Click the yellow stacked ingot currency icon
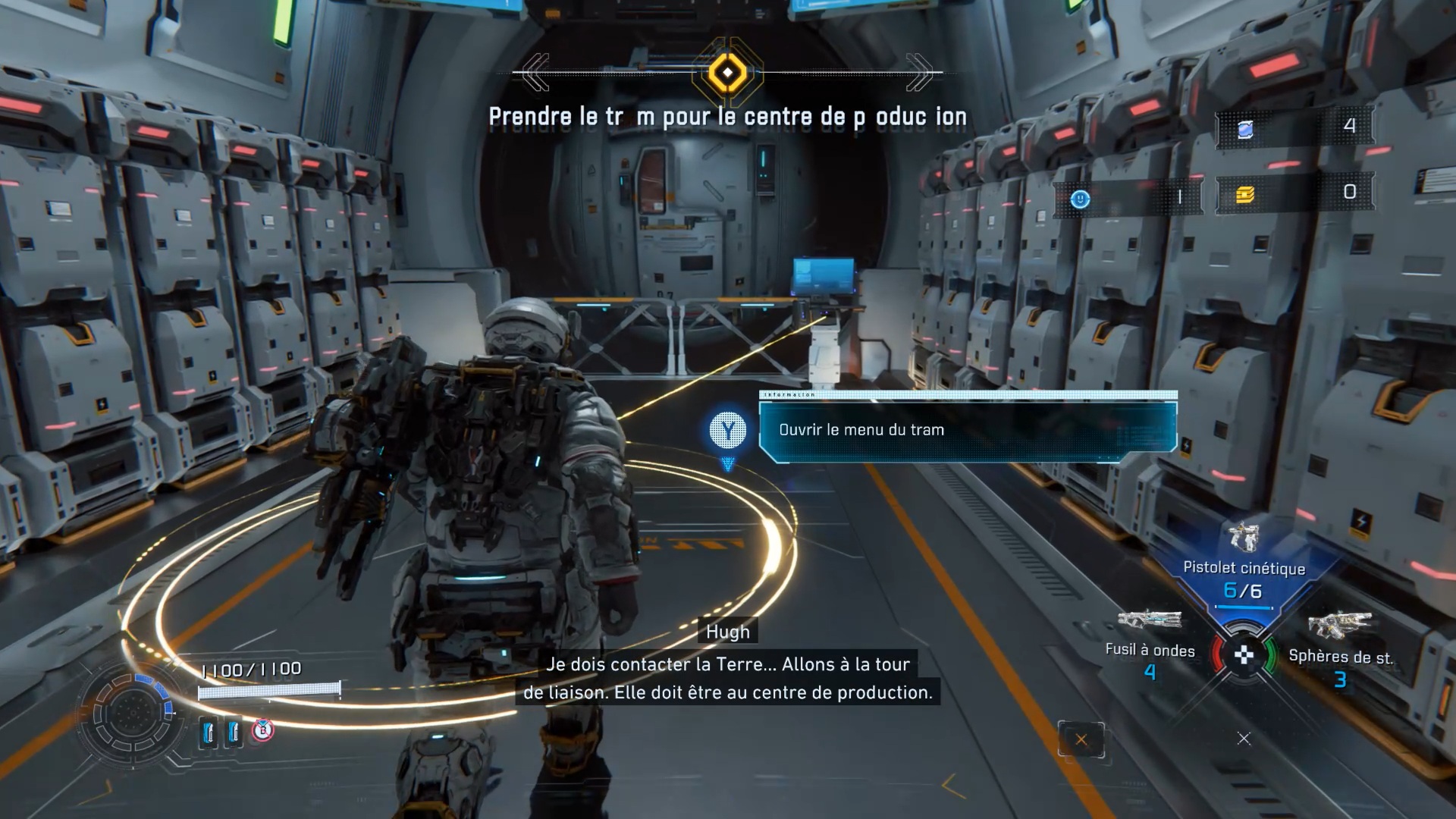Screen dimensions: 1456x819 1245,195
